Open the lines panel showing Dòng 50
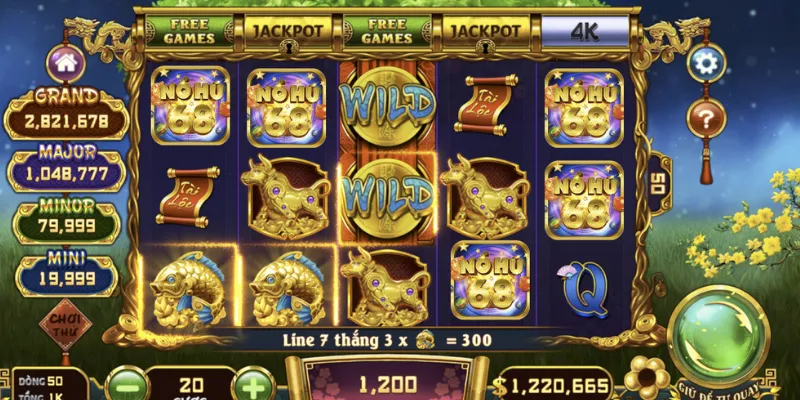 [47, 387]
